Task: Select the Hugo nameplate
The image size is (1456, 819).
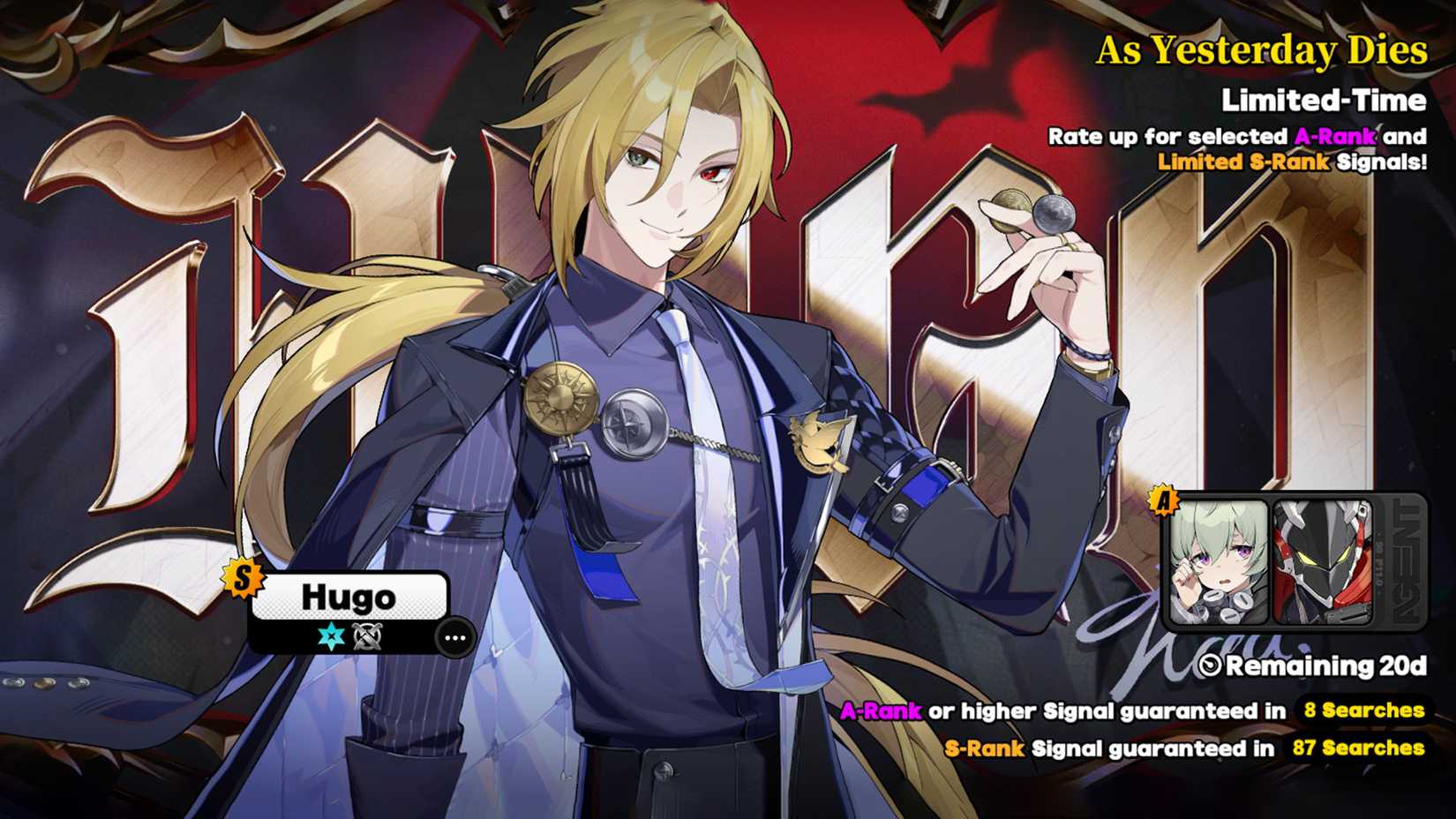Action: 349,597
